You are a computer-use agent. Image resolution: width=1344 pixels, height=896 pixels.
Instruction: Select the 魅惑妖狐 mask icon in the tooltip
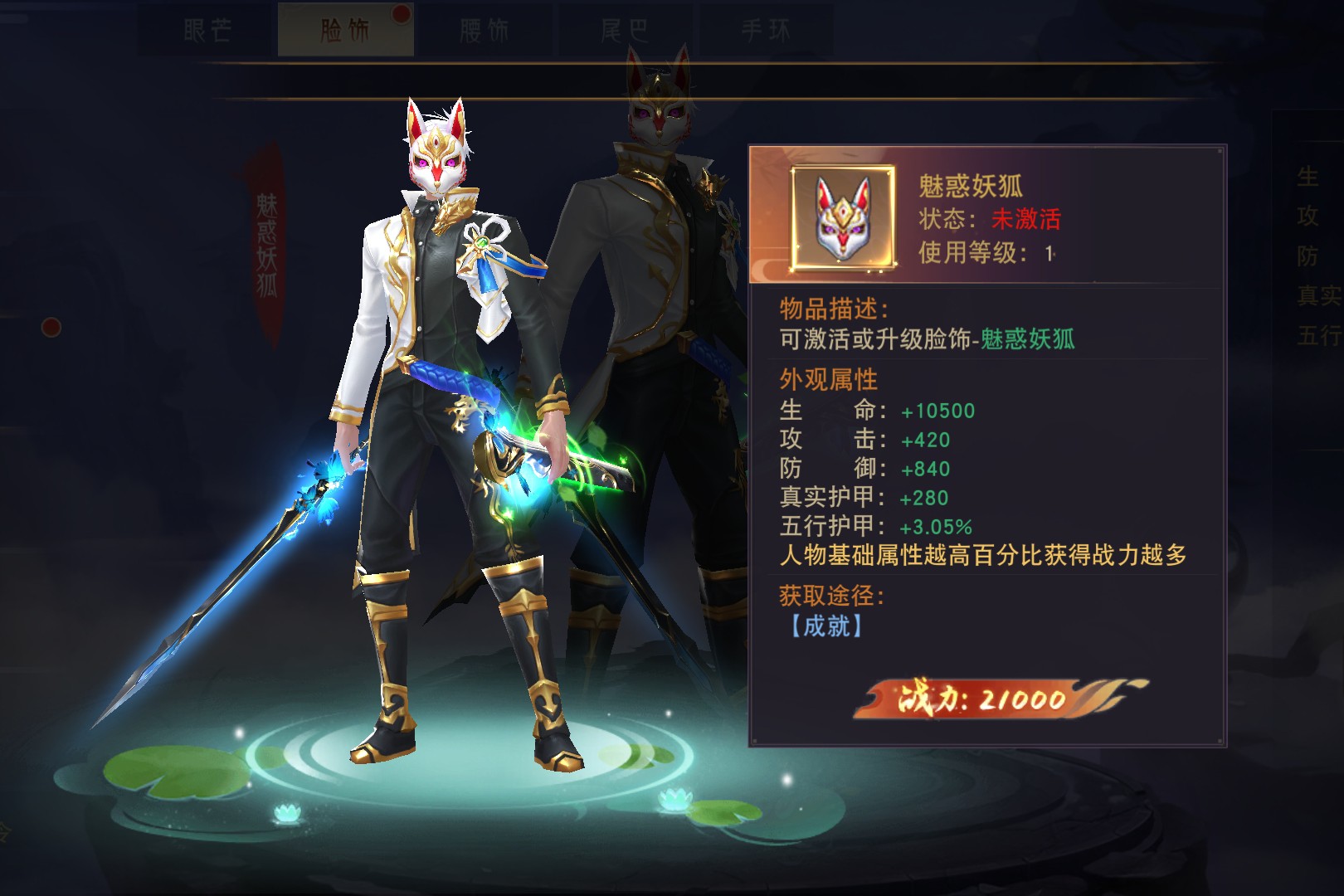[843, 217]
